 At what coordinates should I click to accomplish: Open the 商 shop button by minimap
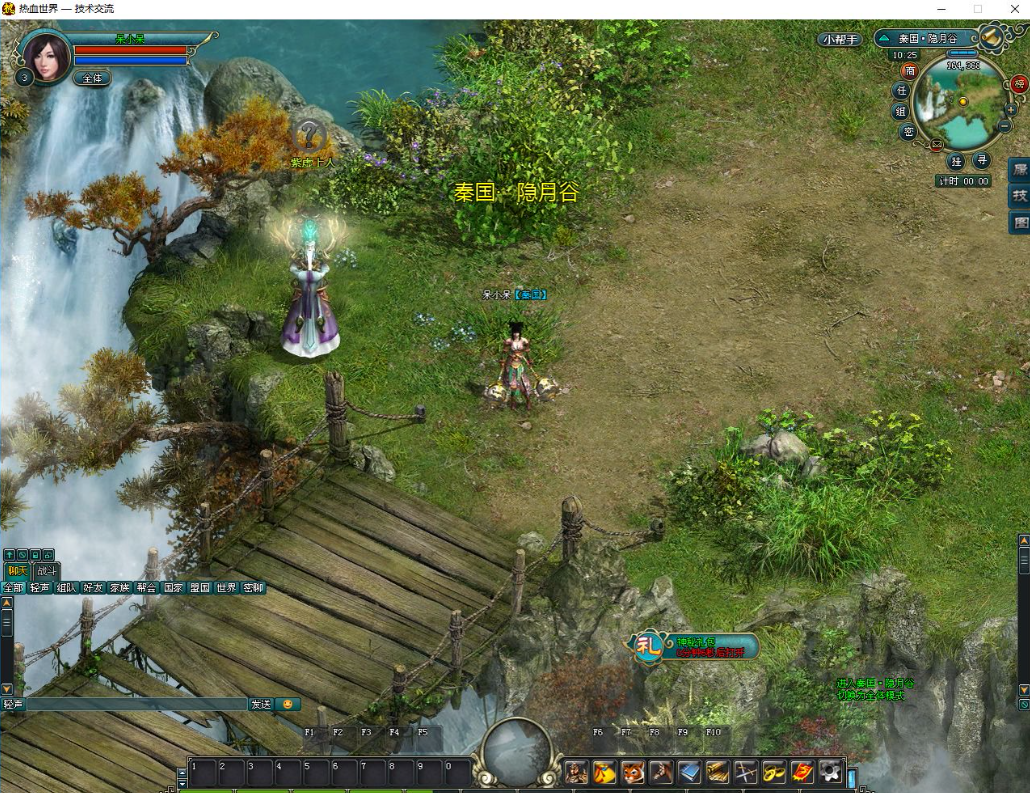point(909,70)
